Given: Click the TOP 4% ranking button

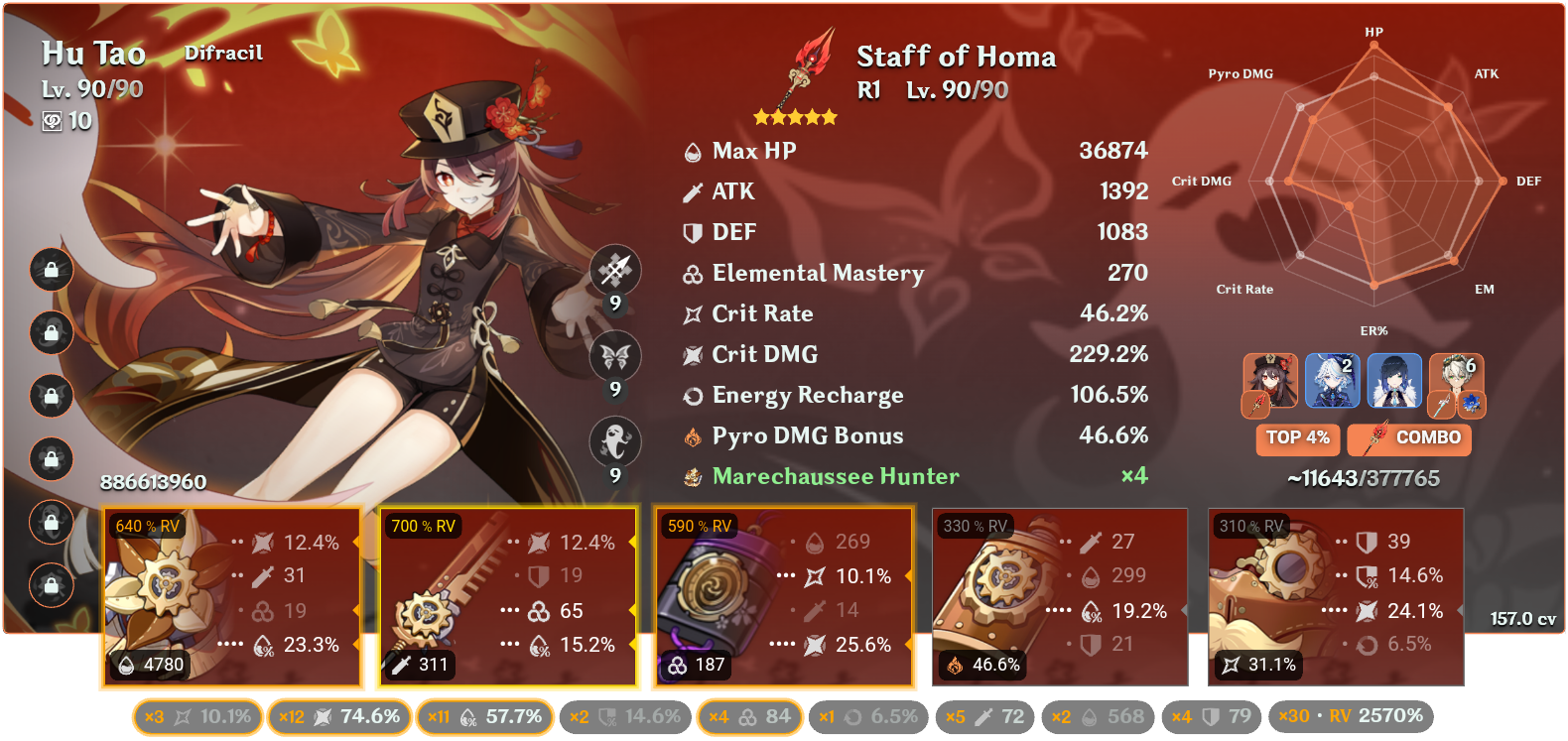Looking at the screenshot, I should click(1297, 439).
